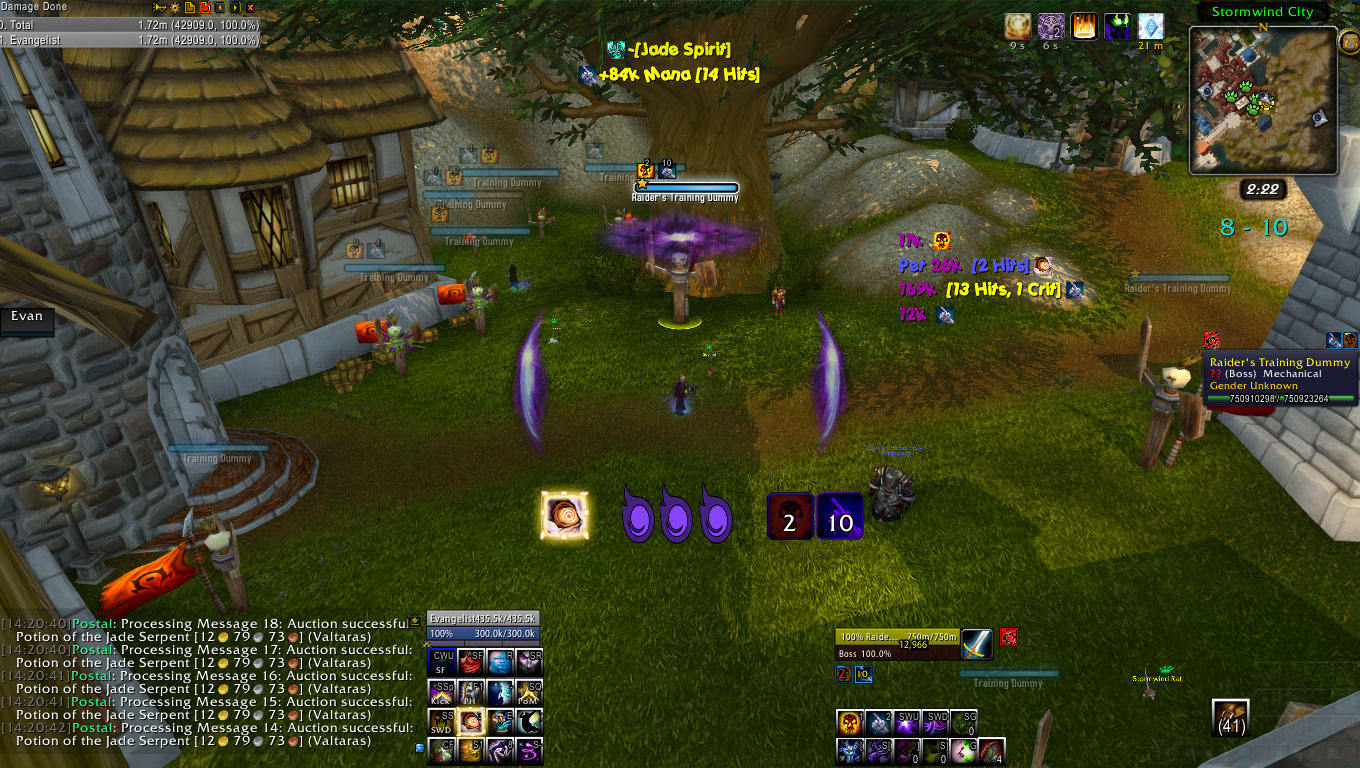This screenshot has width=1360, height=768.
Task: Go to the next damage meter mode arrow
Action: [234, 7]
